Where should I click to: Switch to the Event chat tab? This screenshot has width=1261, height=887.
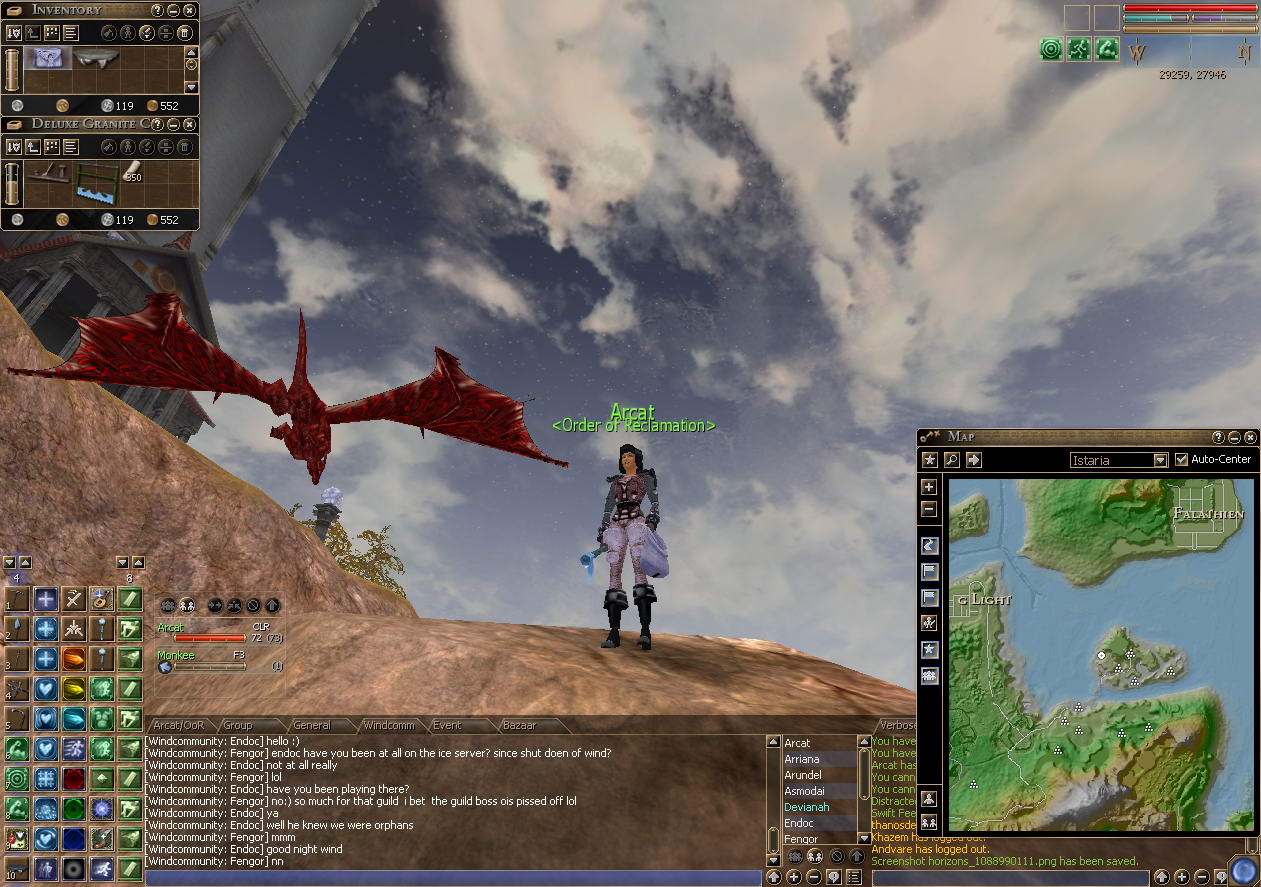point(447,725)
